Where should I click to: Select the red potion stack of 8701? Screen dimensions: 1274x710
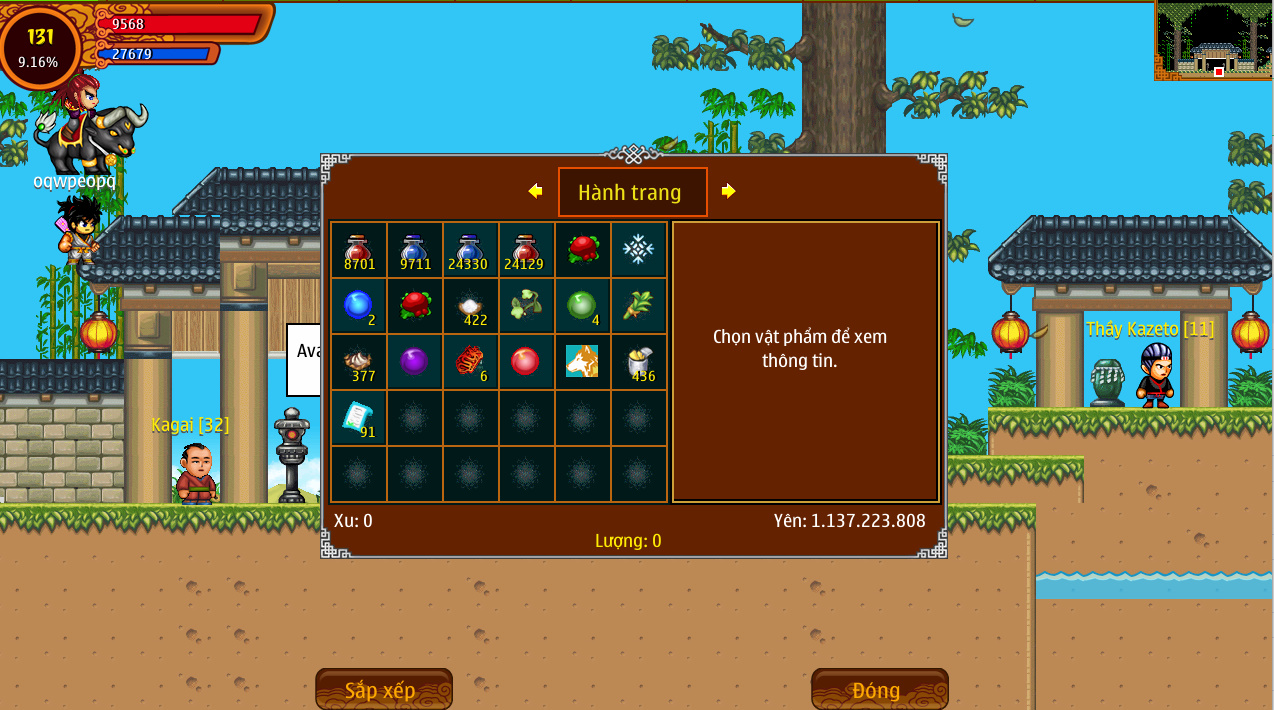tap(359, 250)
